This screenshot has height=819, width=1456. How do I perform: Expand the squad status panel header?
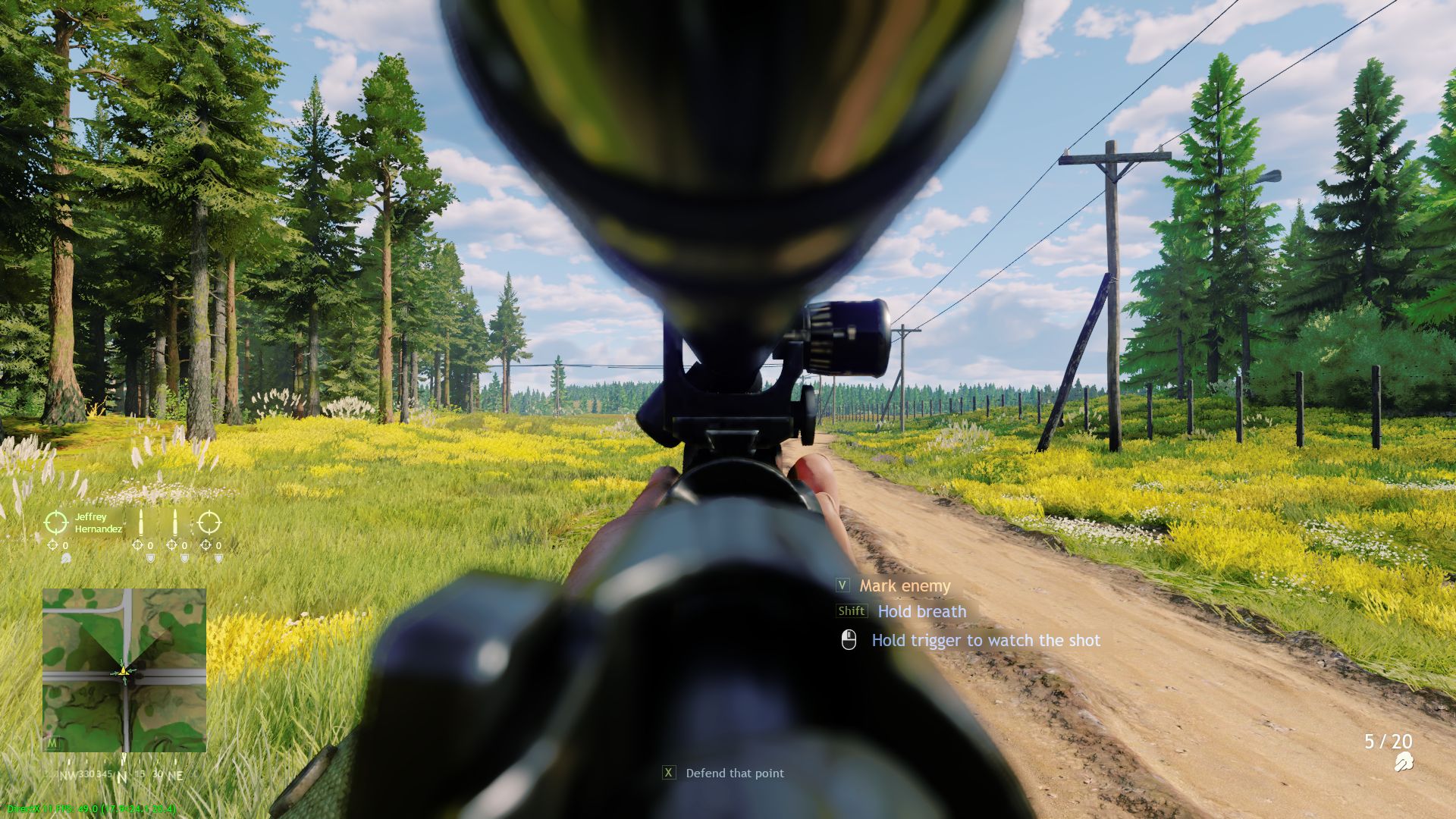[99, 522]
